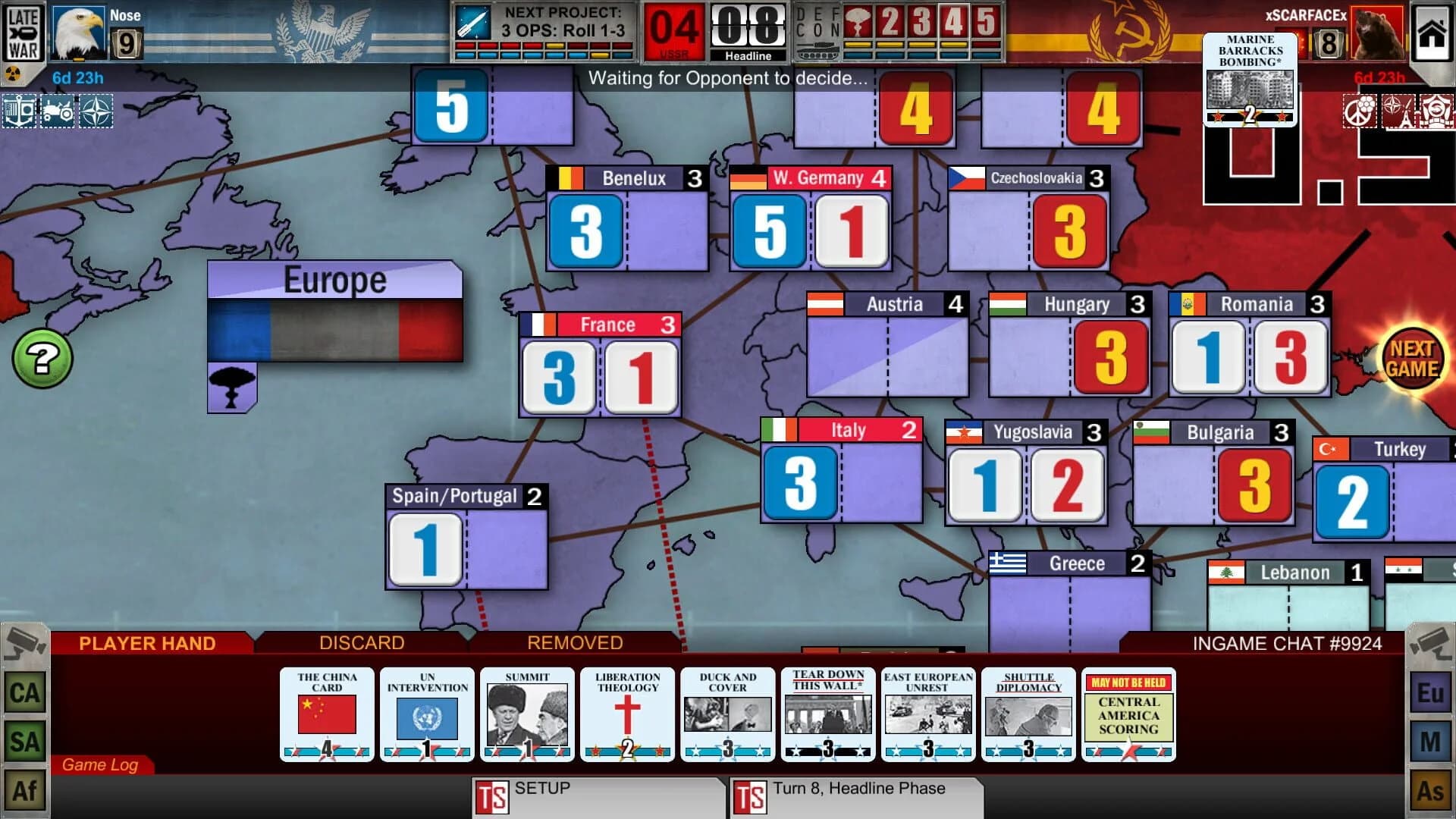Open the REMOVED cards tab

(x=574, y=643)
